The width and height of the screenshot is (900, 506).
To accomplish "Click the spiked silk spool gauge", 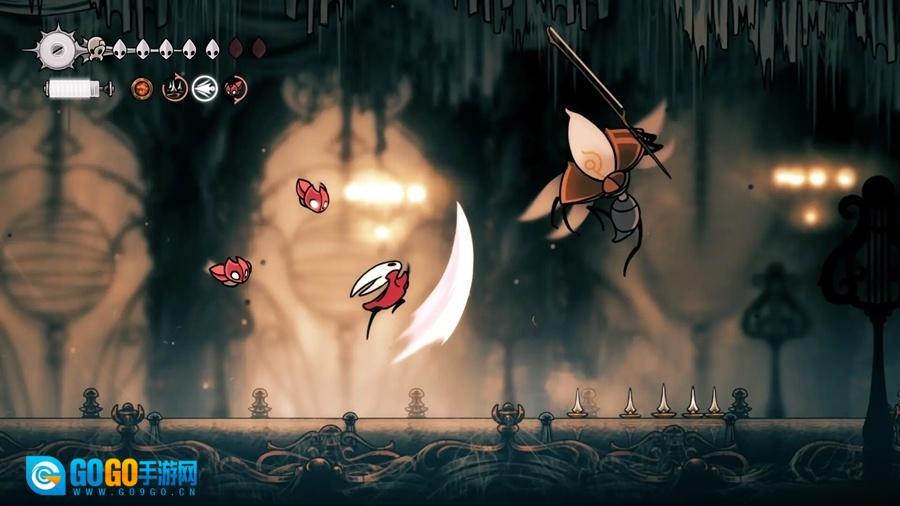I will point(55,47).
